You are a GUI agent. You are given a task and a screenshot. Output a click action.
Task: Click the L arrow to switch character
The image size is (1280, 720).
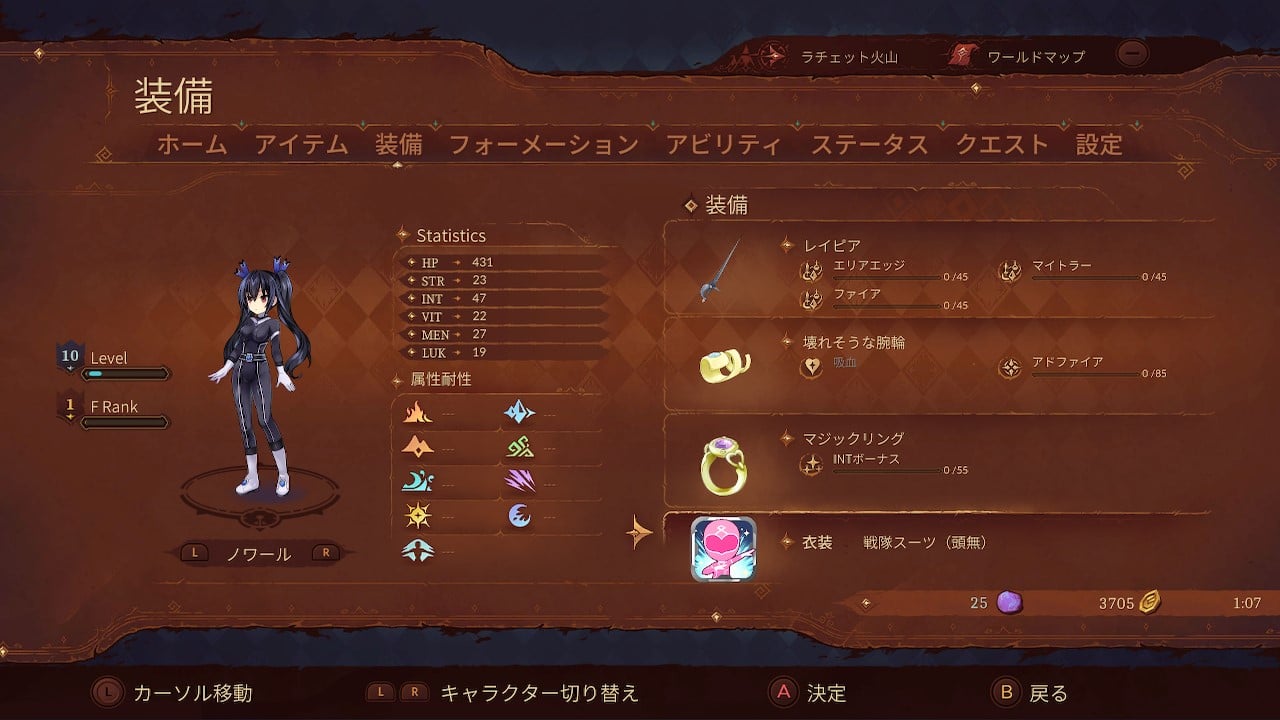tap(194, 551)
